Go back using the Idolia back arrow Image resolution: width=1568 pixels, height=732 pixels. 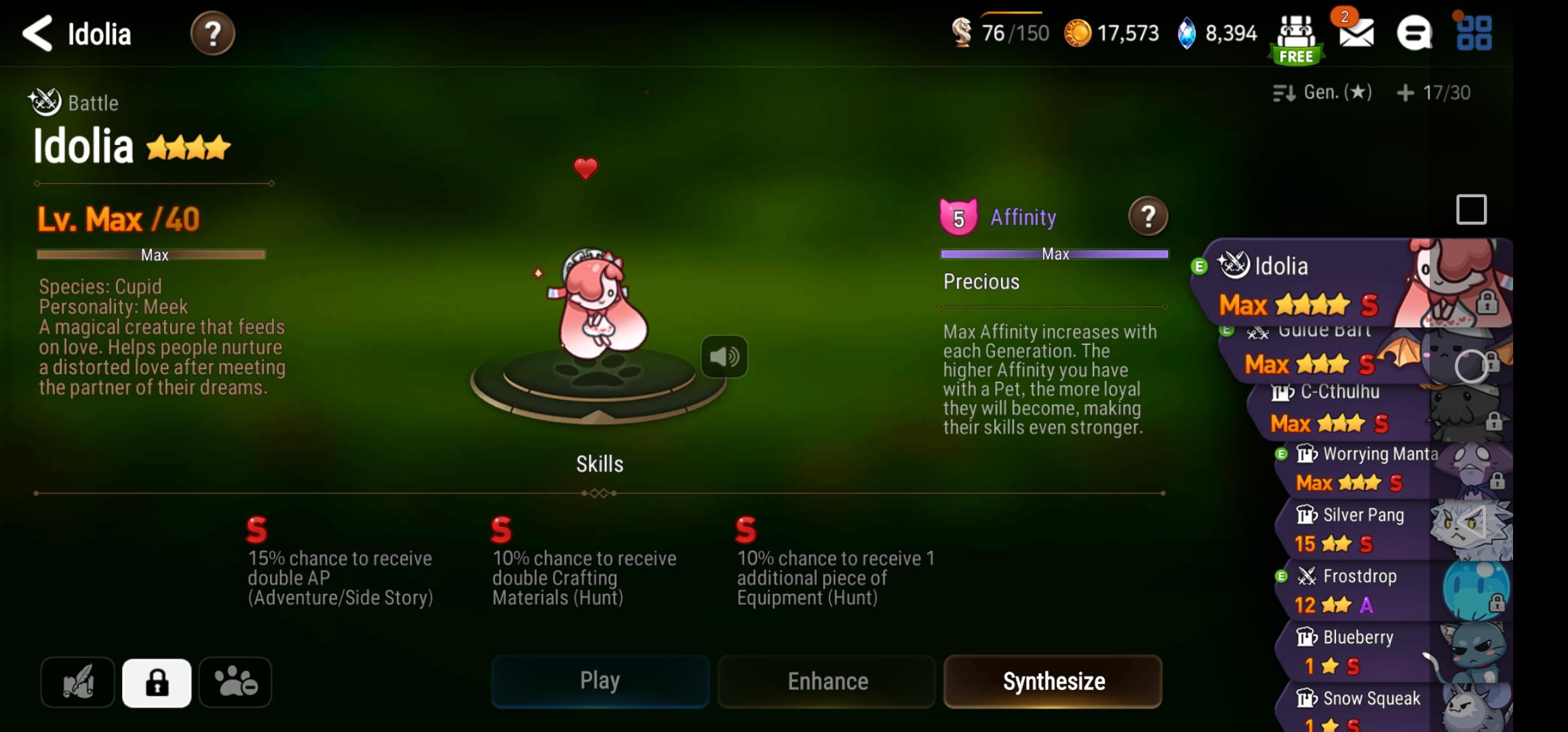coord(37,33)
